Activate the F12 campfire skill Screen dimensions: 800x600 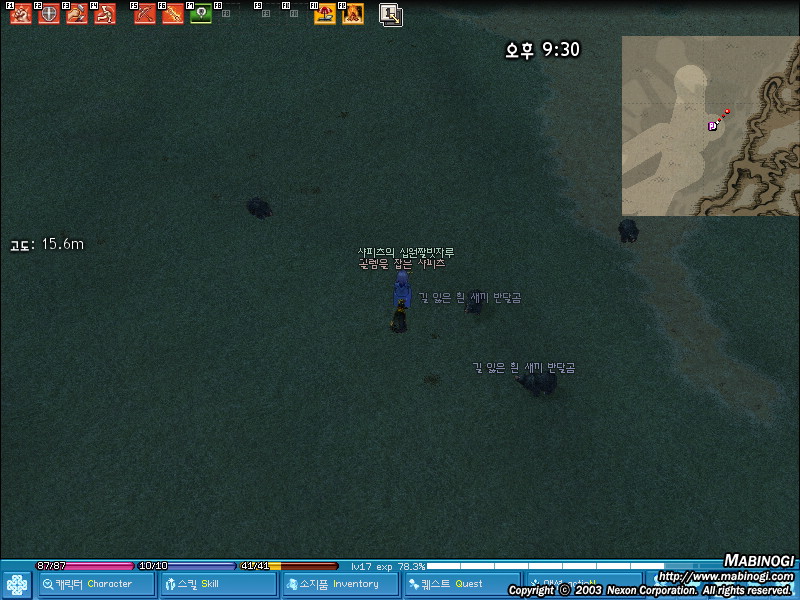pyautogui.click(x=353, y=15)
